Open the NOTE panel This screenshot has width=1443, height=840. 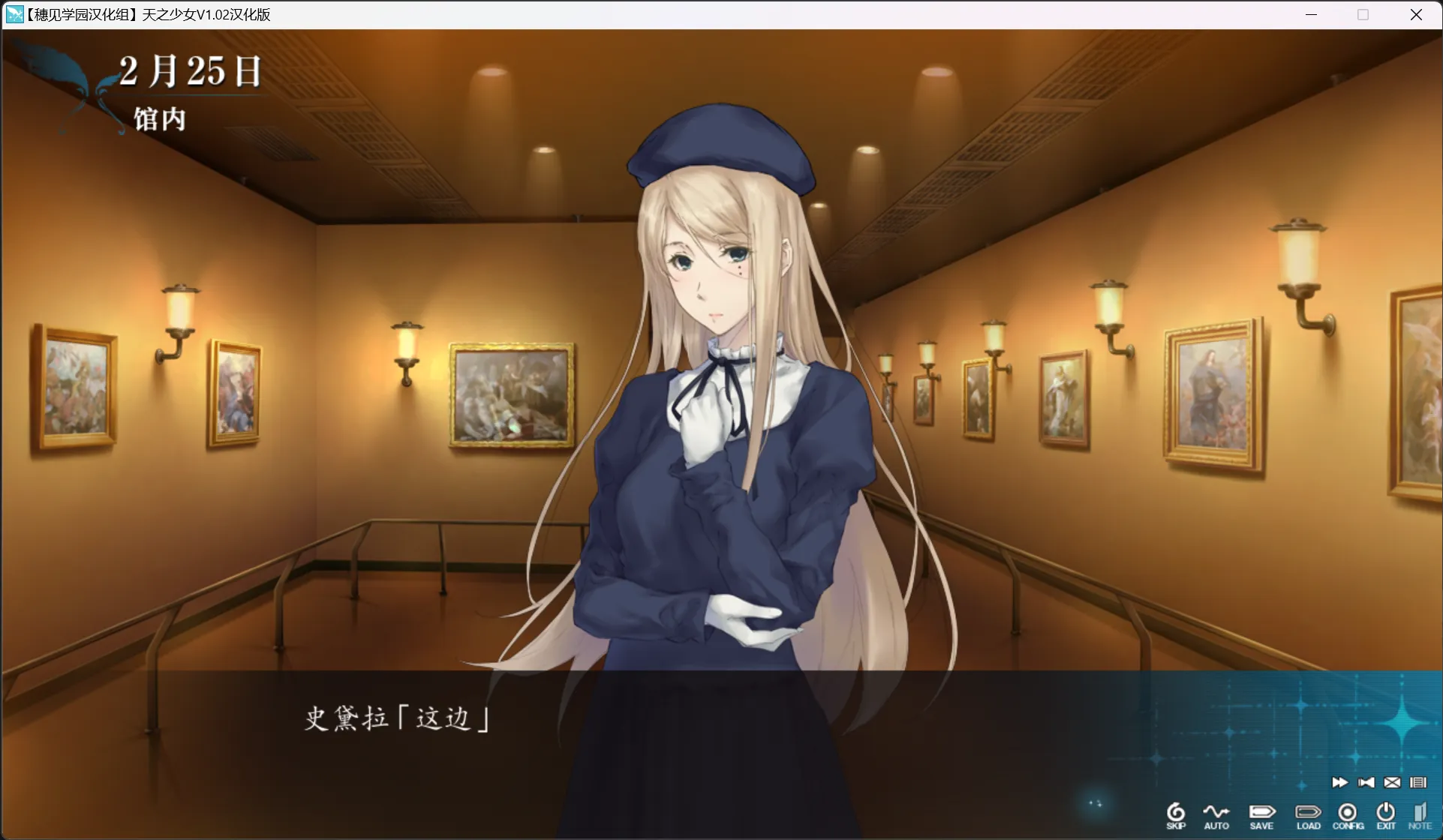pyautogui.click(x=1420, y=815)
